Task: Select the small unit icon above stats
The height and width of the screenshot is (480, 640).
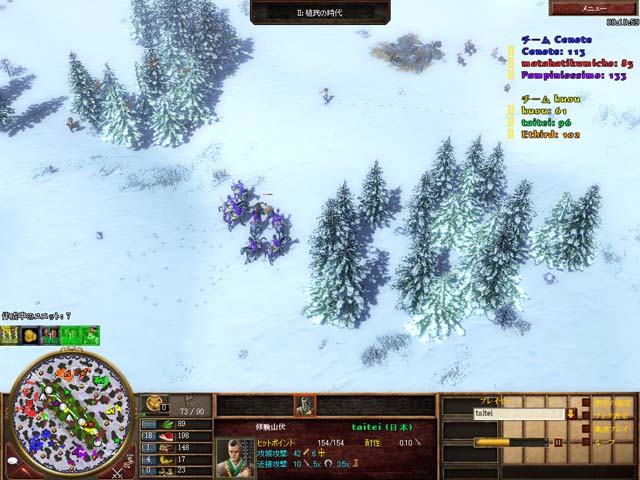Action: point(304,405)
